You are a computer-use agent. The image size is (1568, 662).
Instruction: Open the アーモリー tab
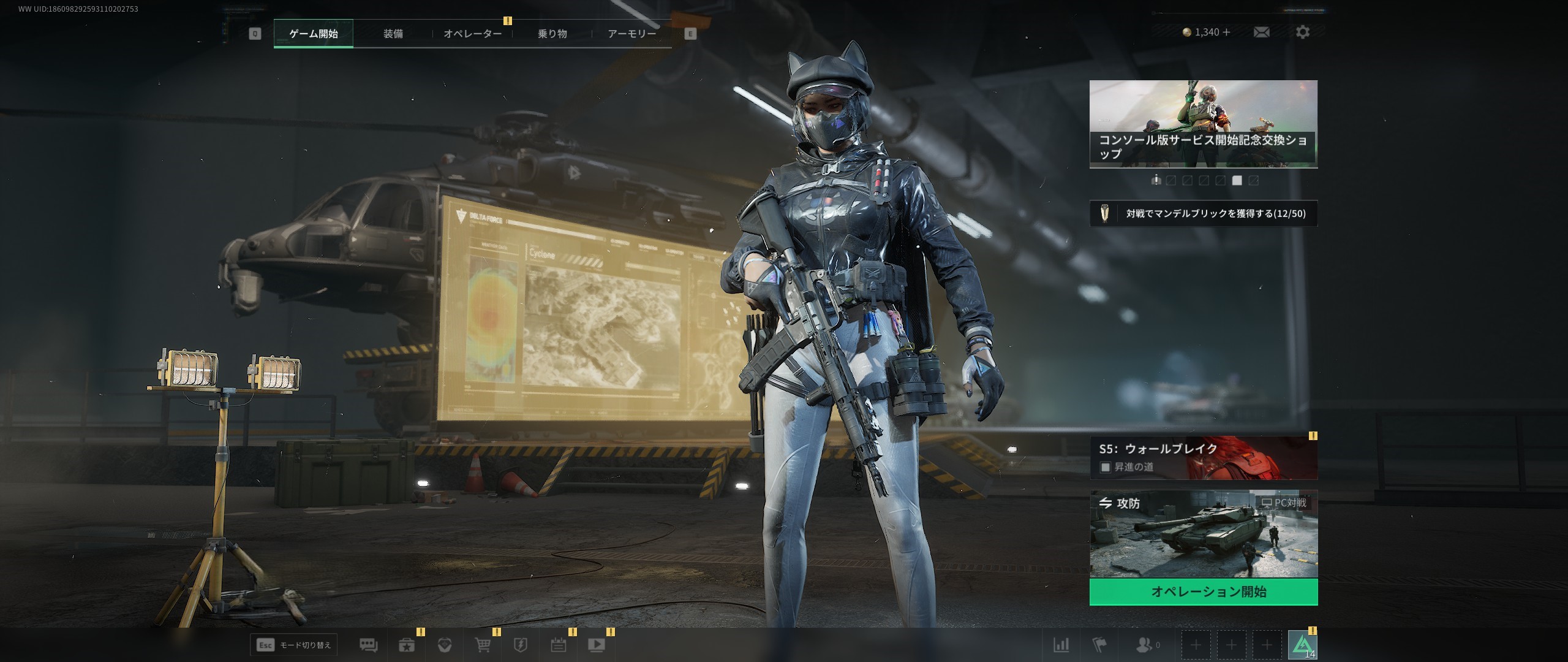click(631, 34)
